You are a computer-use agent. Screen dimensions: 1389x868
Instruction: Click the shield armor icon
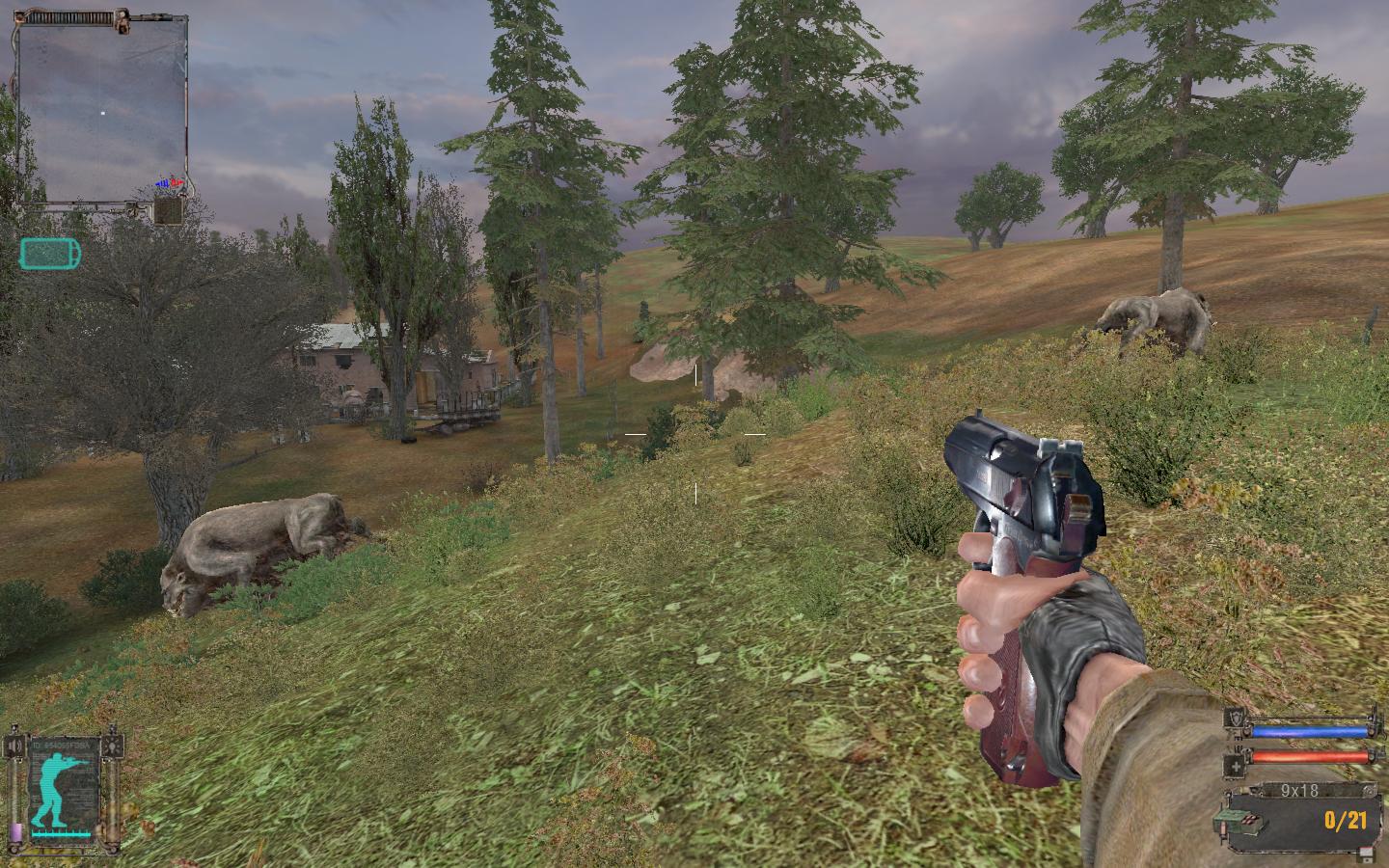point(1235,719)
